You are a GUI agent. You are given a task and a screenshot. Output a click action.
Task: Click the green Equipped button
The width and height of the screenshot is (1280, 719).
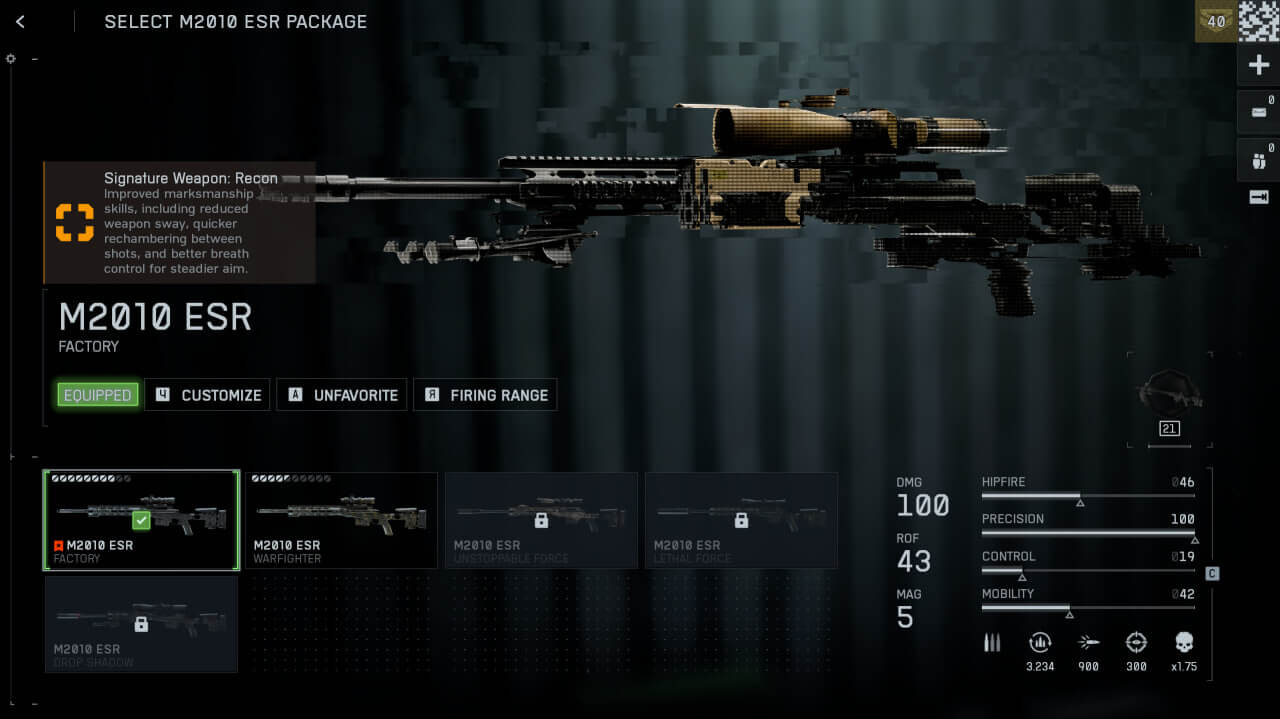tap(97, 395)
